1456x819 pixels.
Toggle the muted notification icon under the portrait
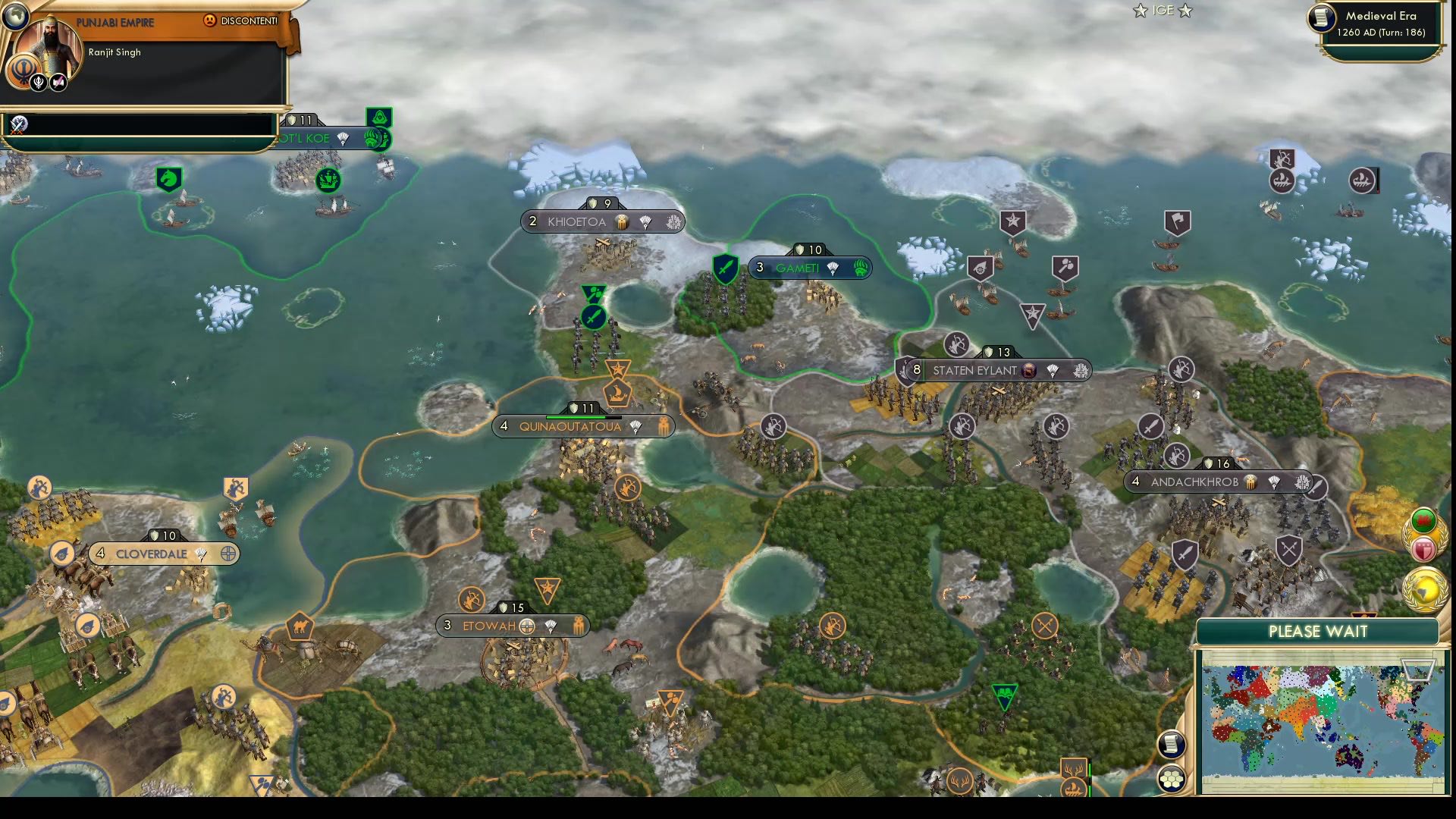point(60,81)
